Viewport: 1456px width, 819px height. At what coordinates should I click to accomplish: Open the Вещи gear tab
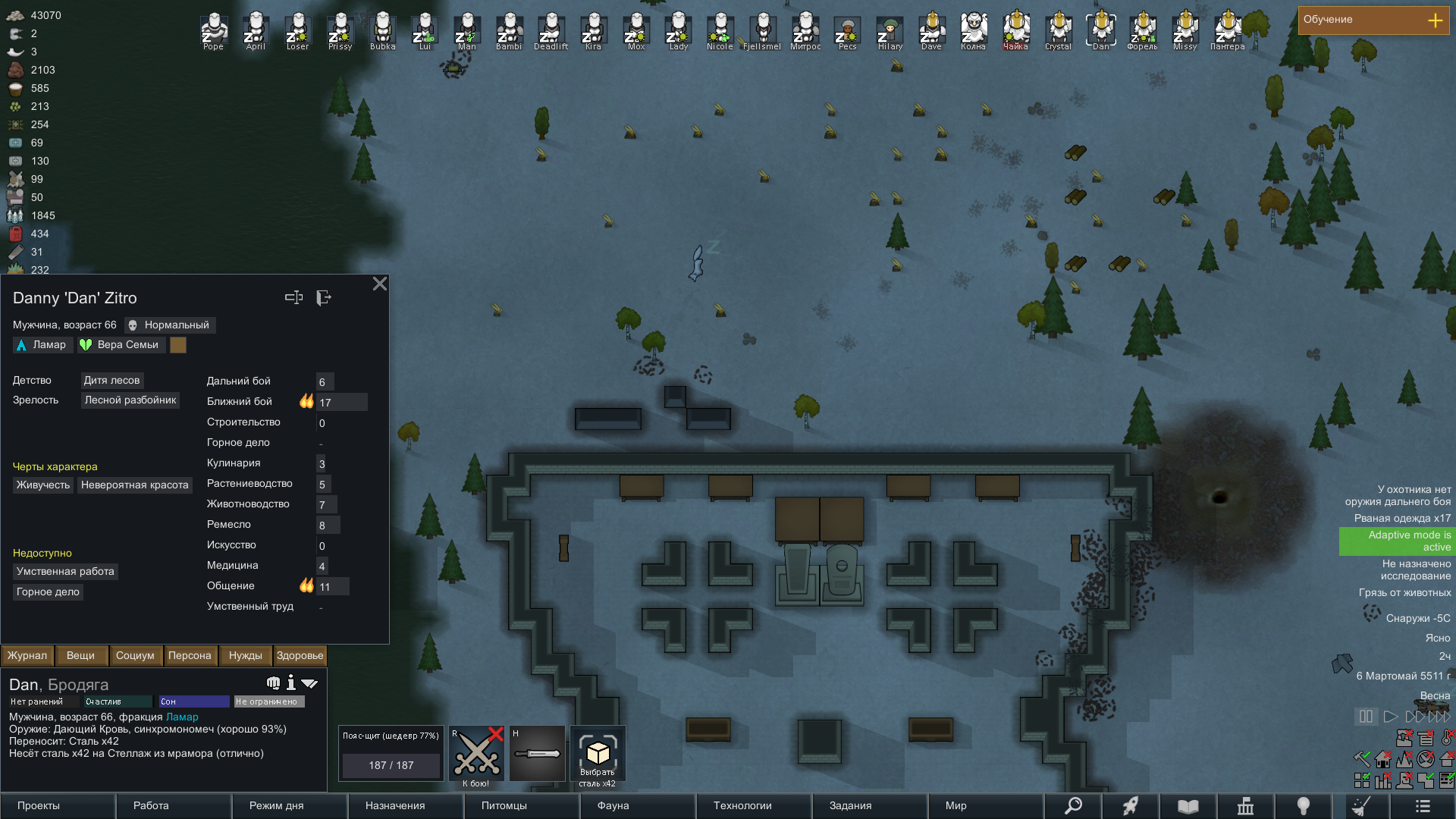pos(80,655)
